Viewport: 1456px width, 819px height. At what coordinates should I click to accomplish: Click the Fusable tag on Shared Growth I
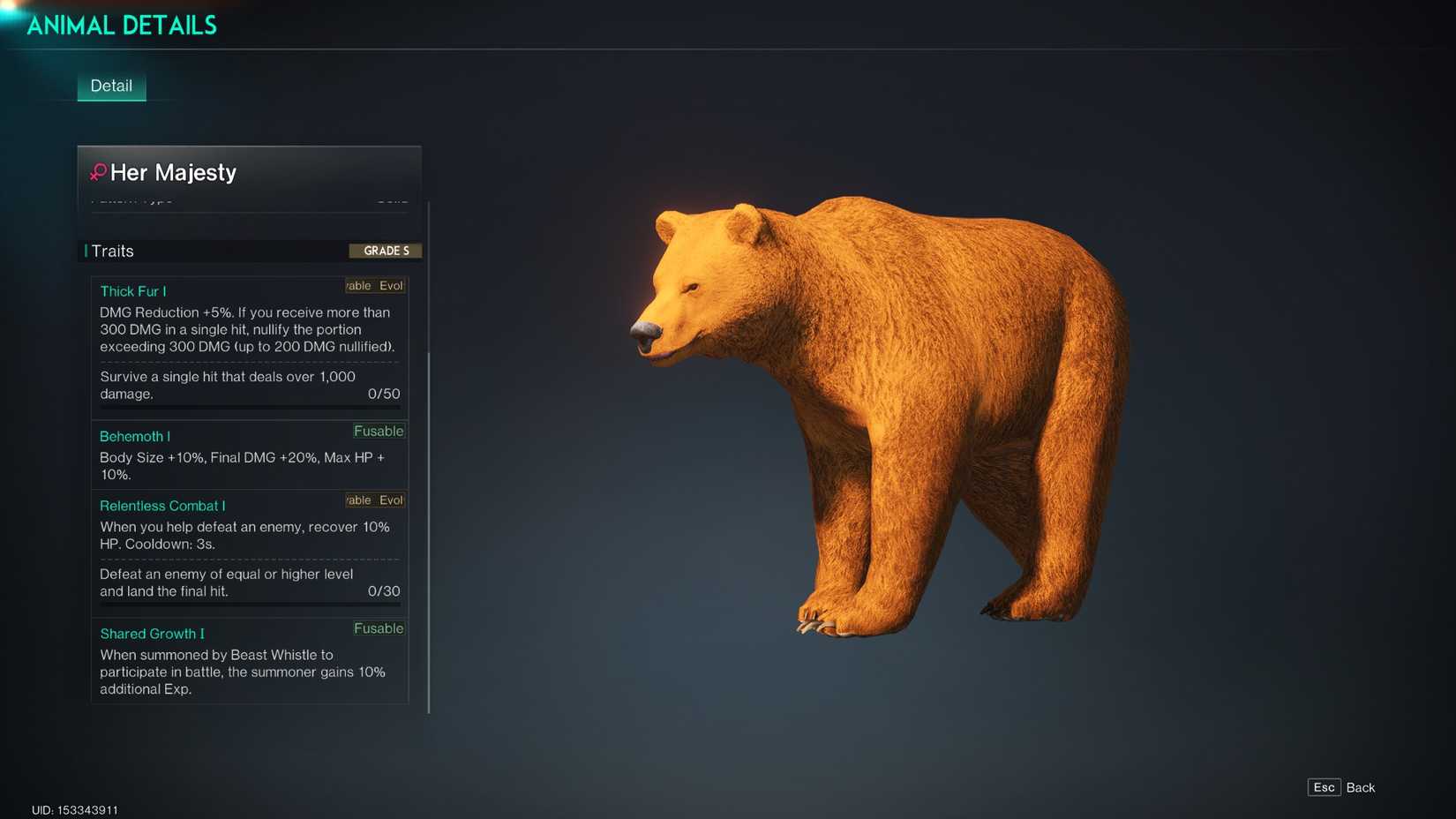[379, 628]
